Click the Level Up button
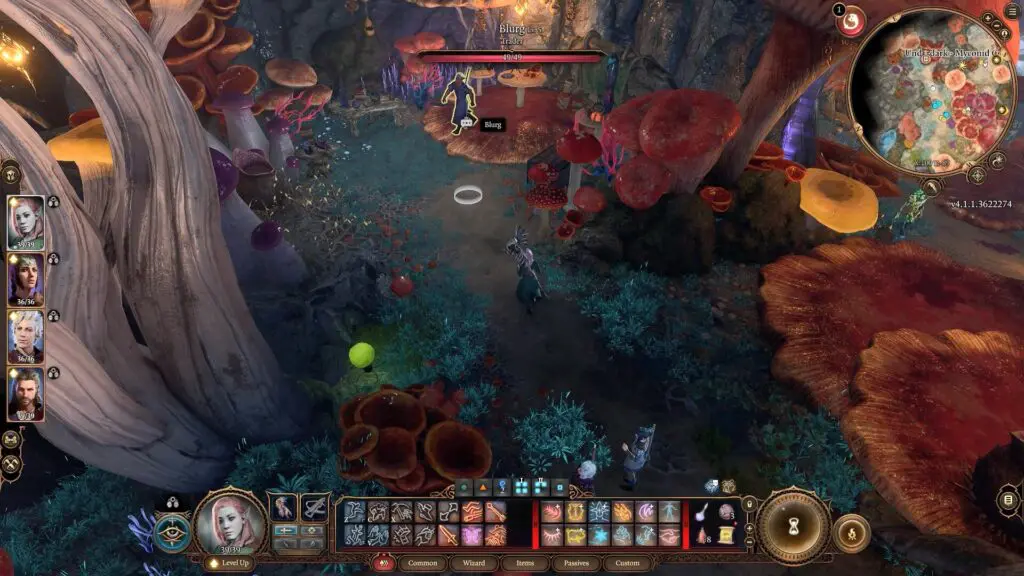 [x=227, y=563]
